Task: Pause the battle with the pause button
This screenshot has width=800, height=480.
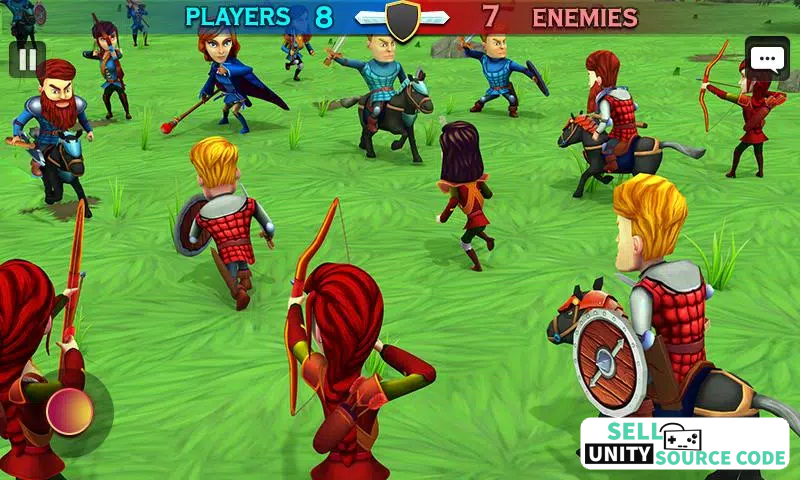Action: (27, 59)
